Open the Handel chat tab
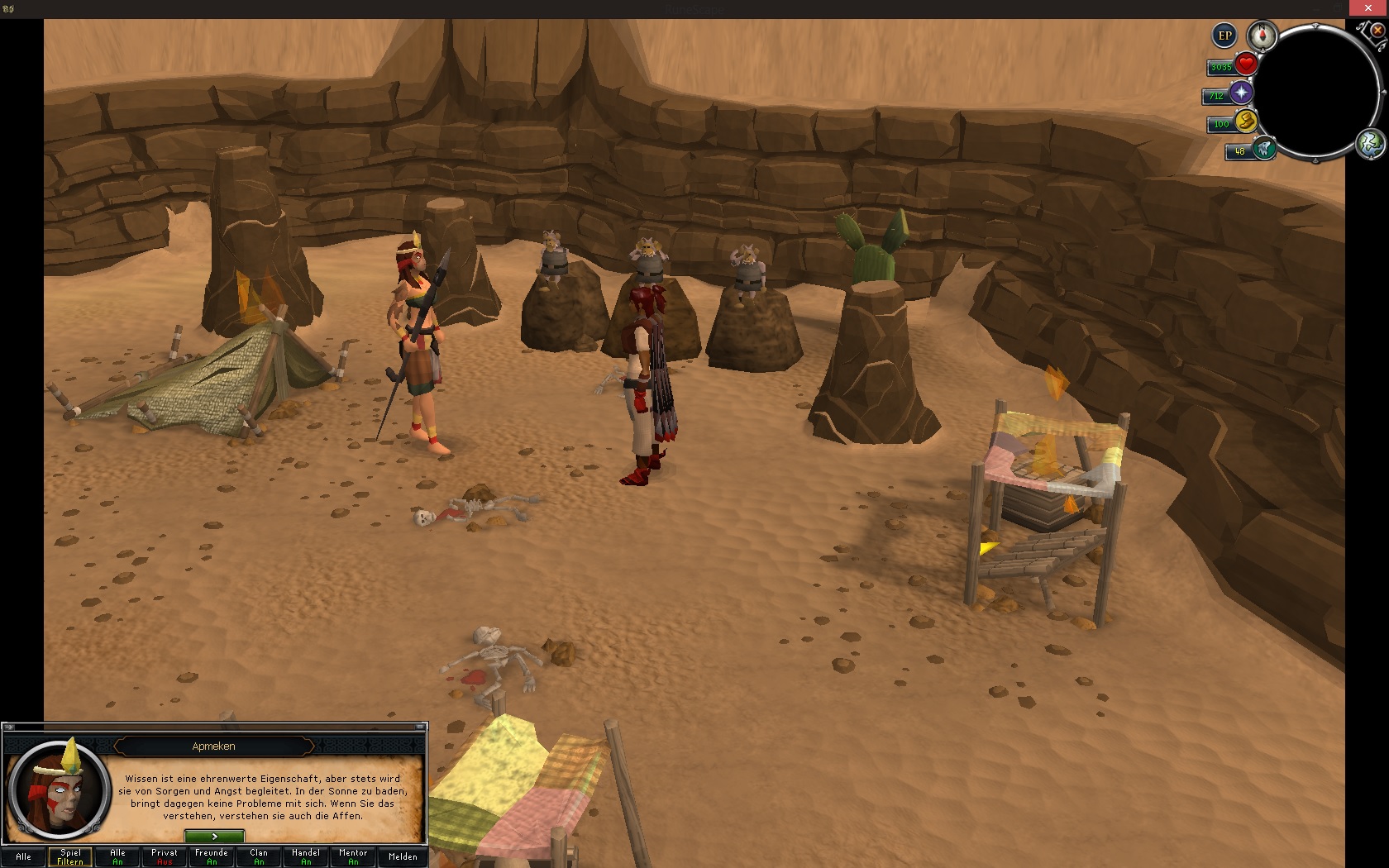Viewport: 1389px width, 868px height. point(306,856)
